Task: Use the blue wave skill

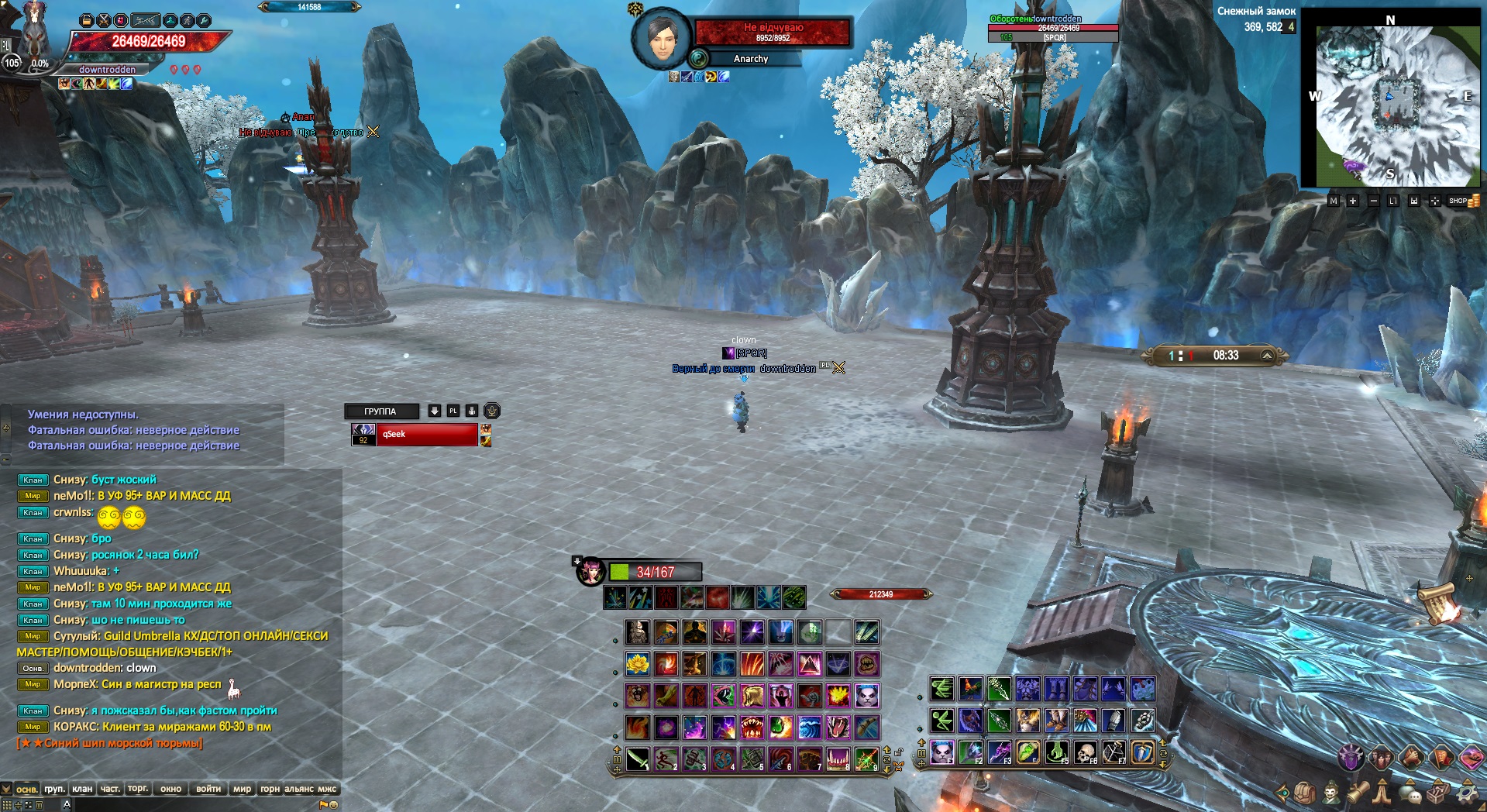Action: 809,727
